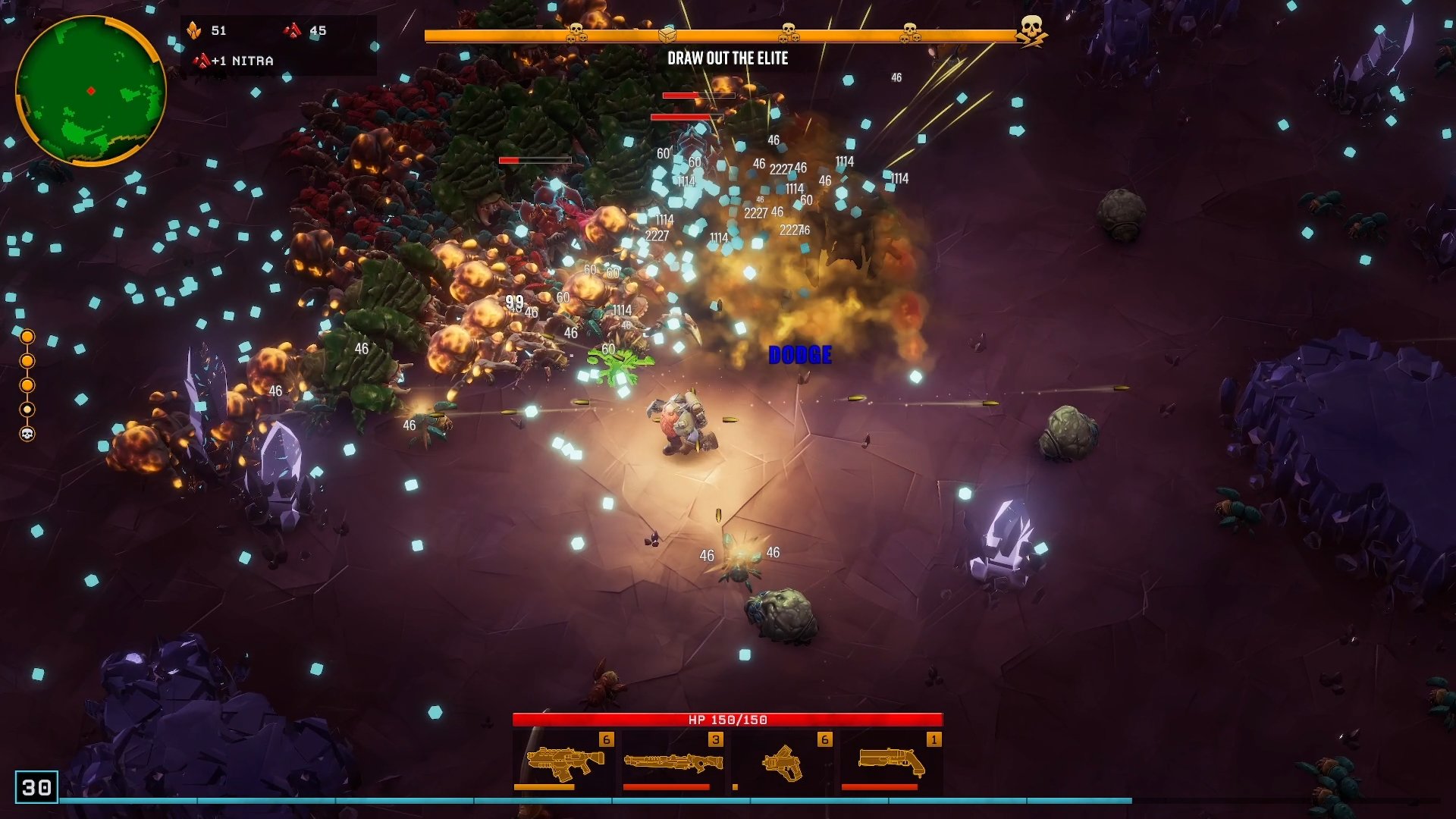Click the supply crate marker on the wave bar

coord(667,34)
